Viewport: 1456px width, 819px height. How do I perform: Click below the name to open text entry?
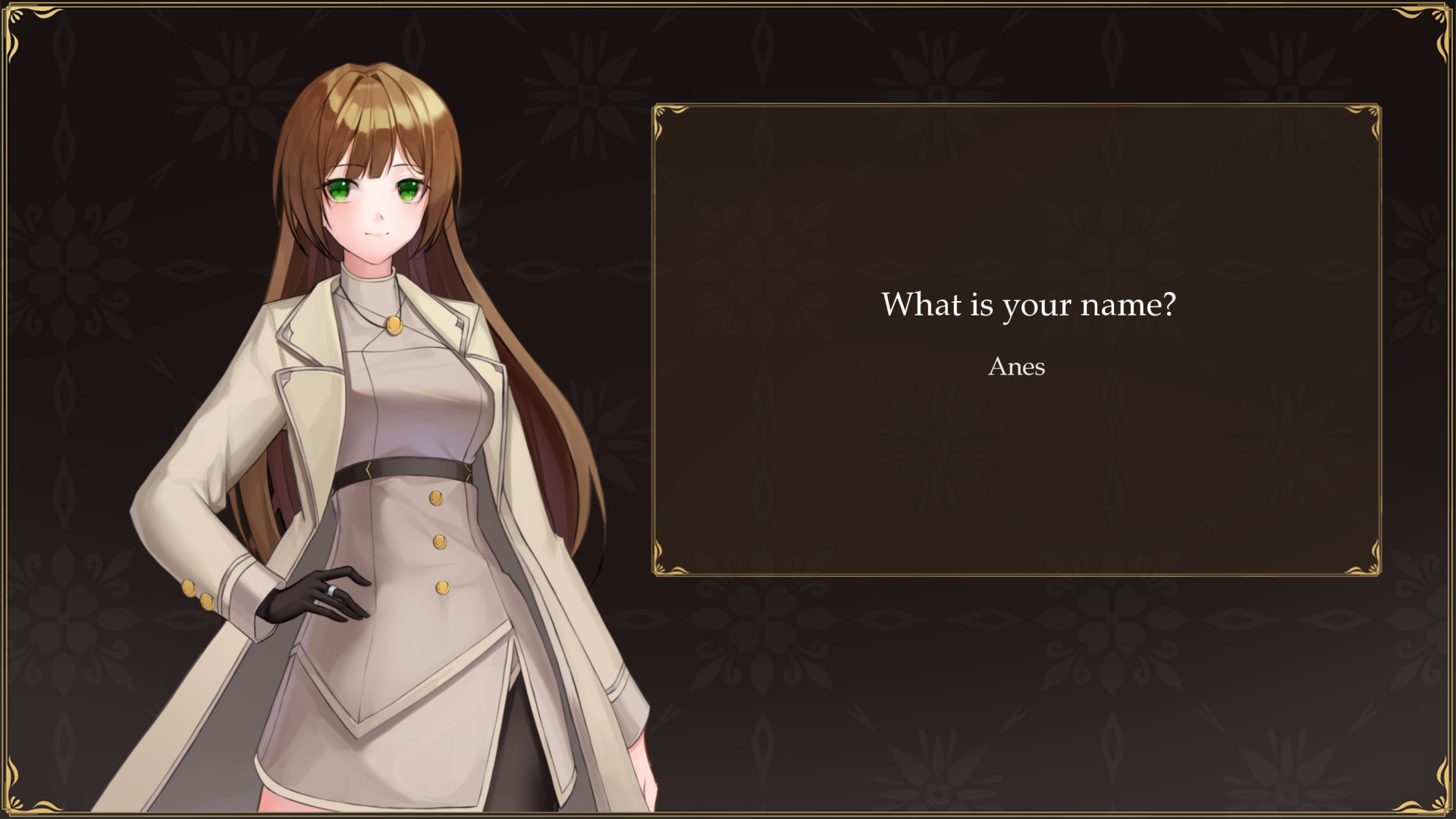(x=1016, y=402)
